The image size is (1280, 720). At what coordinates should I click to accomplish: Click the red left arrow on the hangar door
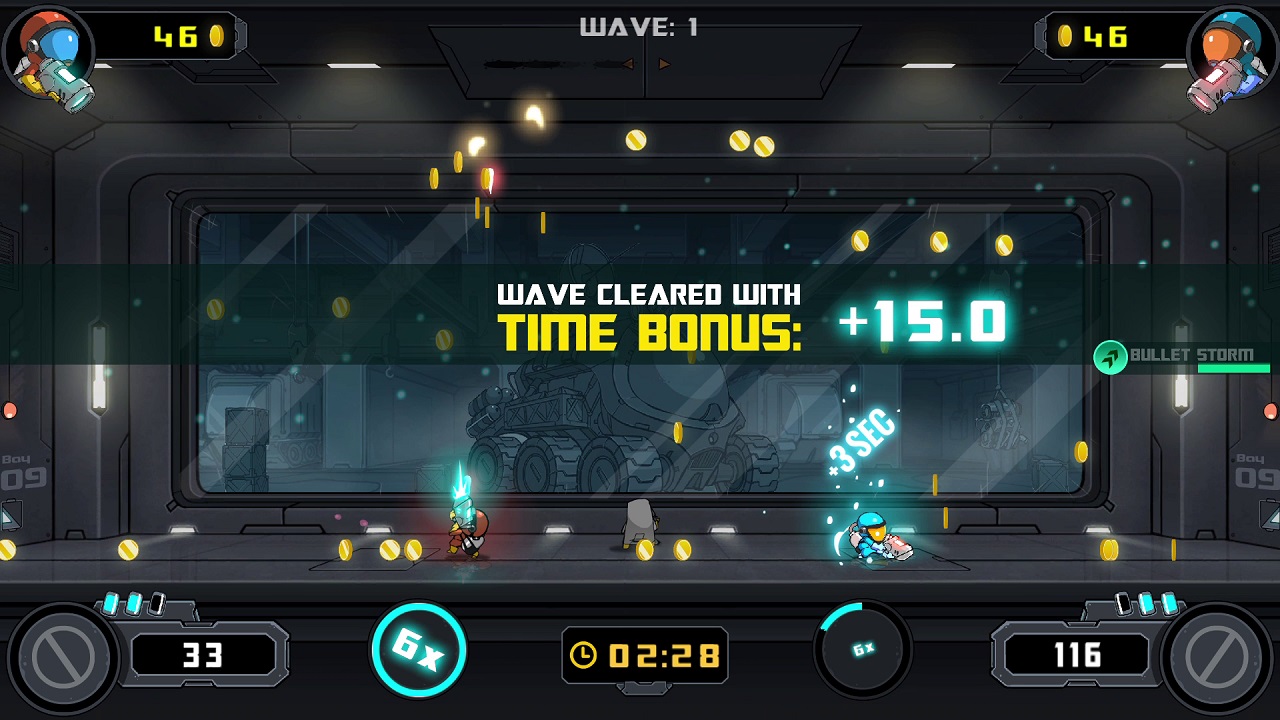(x=627, y=64)
